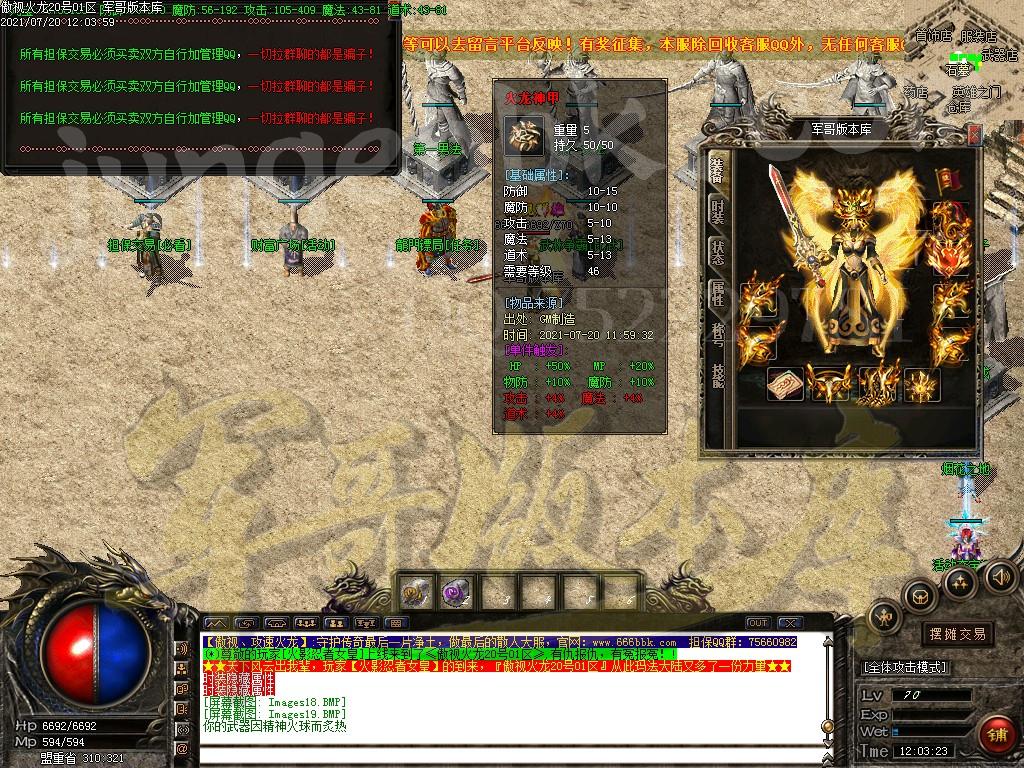Open the red 铺 shop button
This screenshot has height=768, width=1024.
pyautogui.click(x=995, y=735)
